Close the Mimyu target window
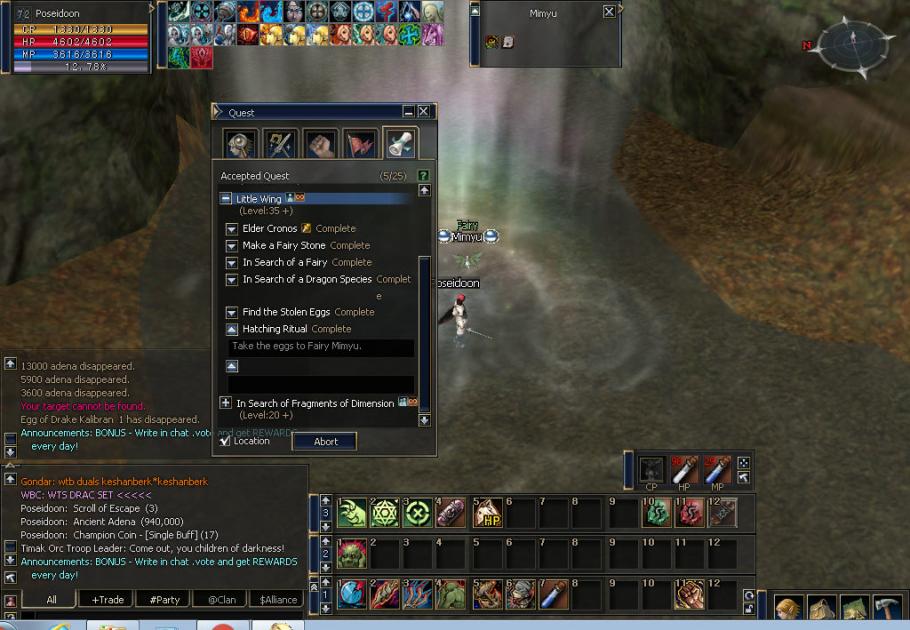910x630 pixels. coord(609,12)
